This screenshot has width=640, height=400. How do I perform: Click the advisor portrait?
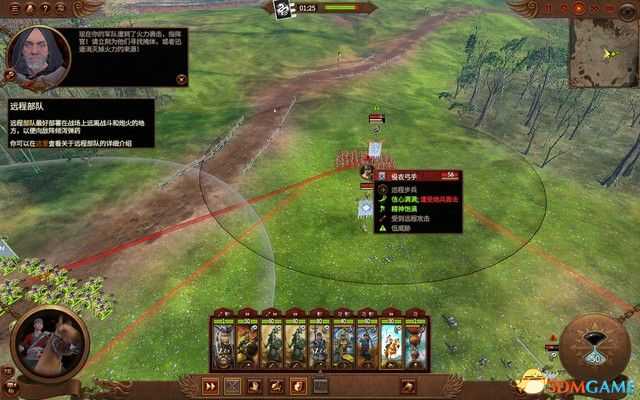coord(38,54)
